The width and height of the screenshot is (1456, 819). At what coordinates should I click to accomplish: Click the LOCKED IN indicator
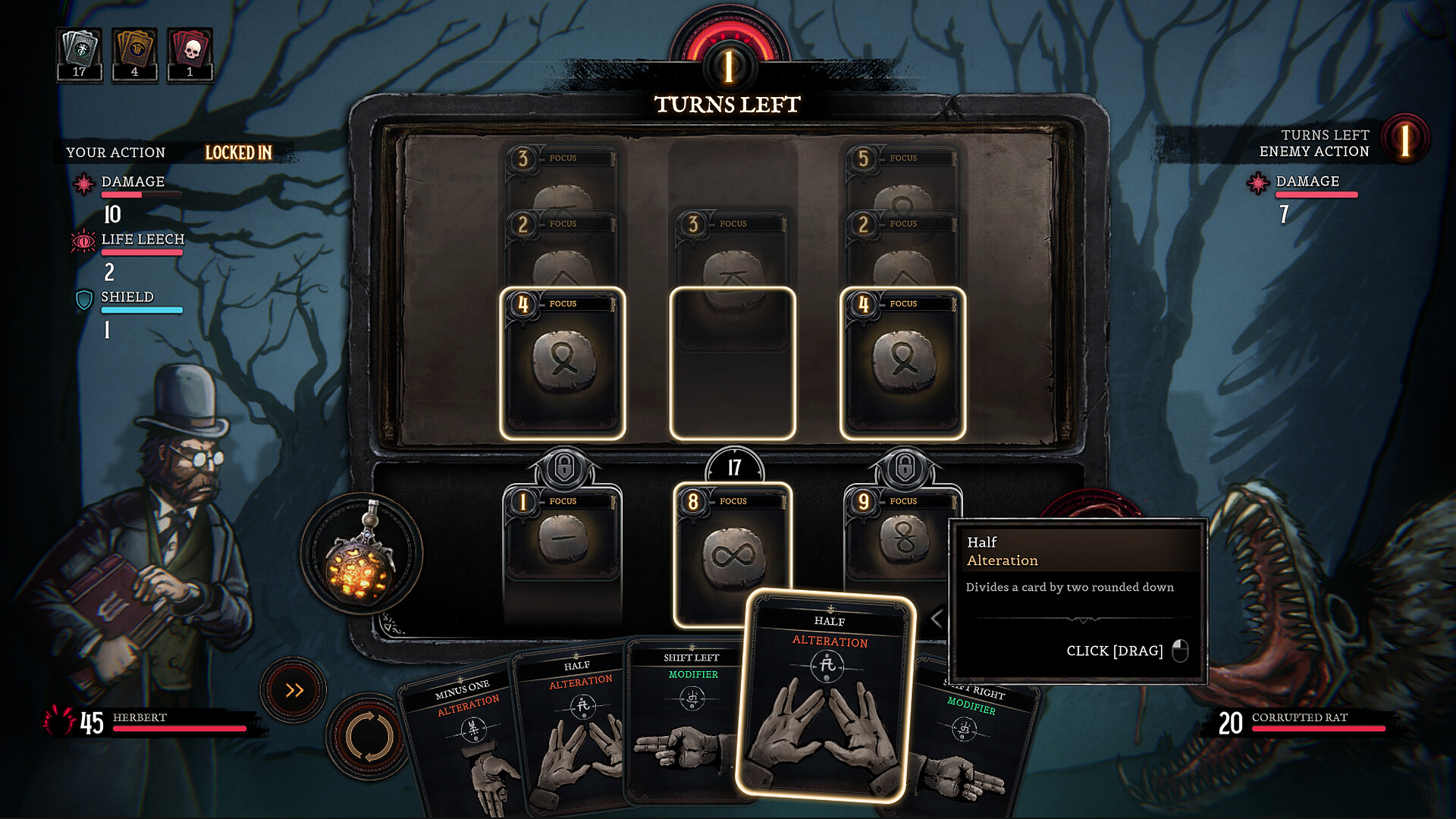pyautogui.click(x=239, y=153)
